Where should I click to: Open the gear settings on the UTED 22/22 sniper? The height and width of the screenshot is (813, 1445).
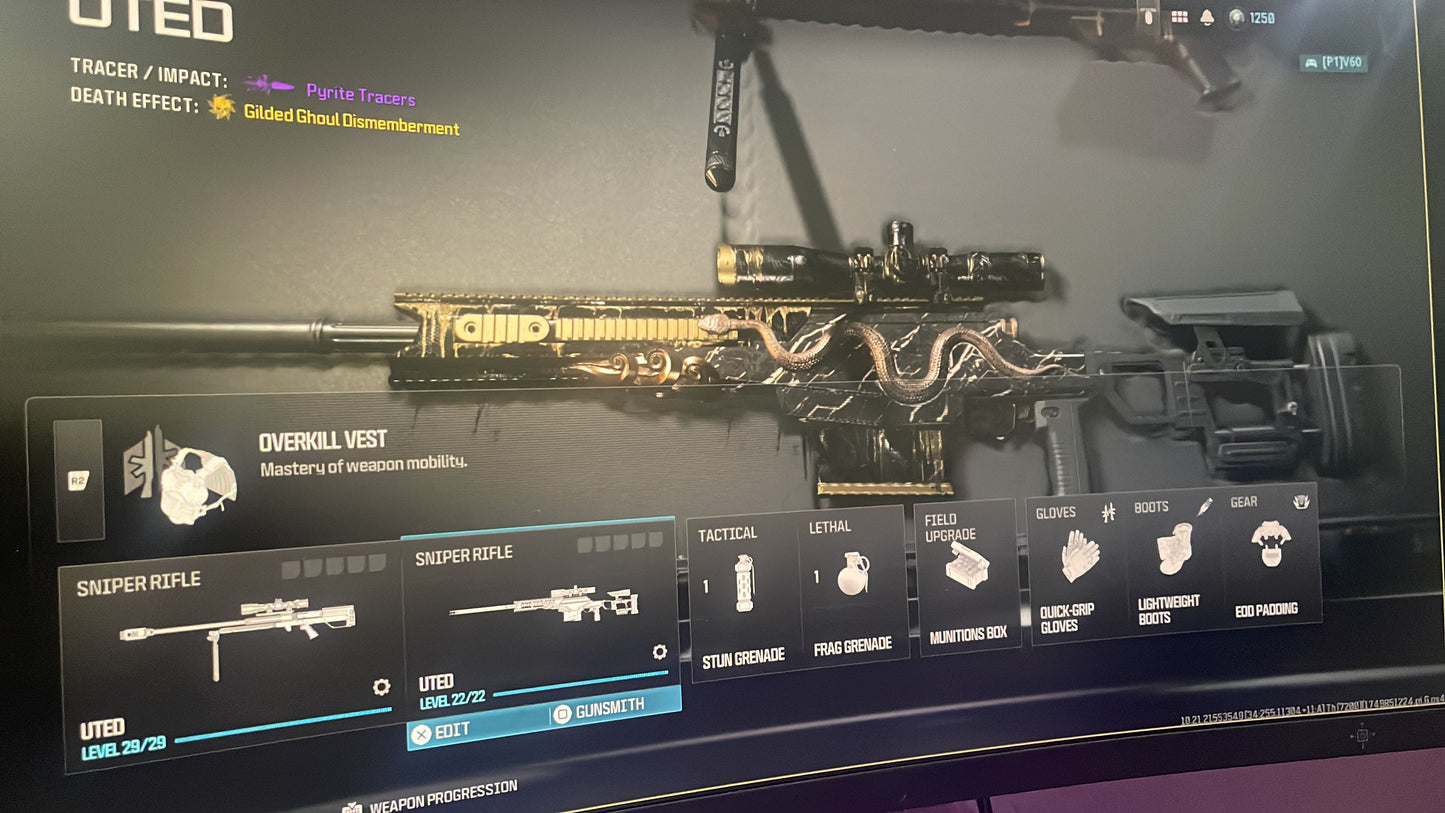(658, 651)
